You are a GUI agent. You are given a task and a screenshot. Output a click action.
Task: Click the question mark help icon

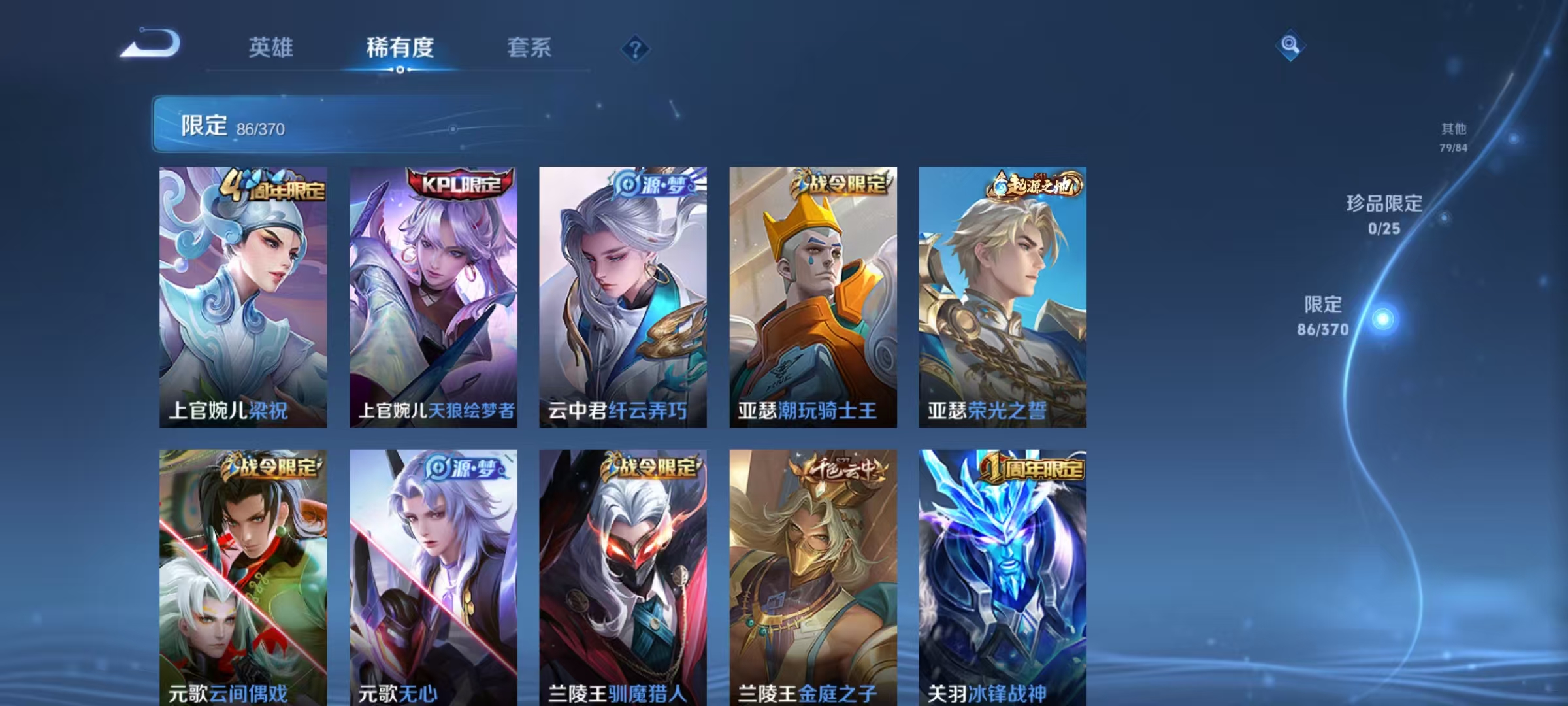pos(636,47)
